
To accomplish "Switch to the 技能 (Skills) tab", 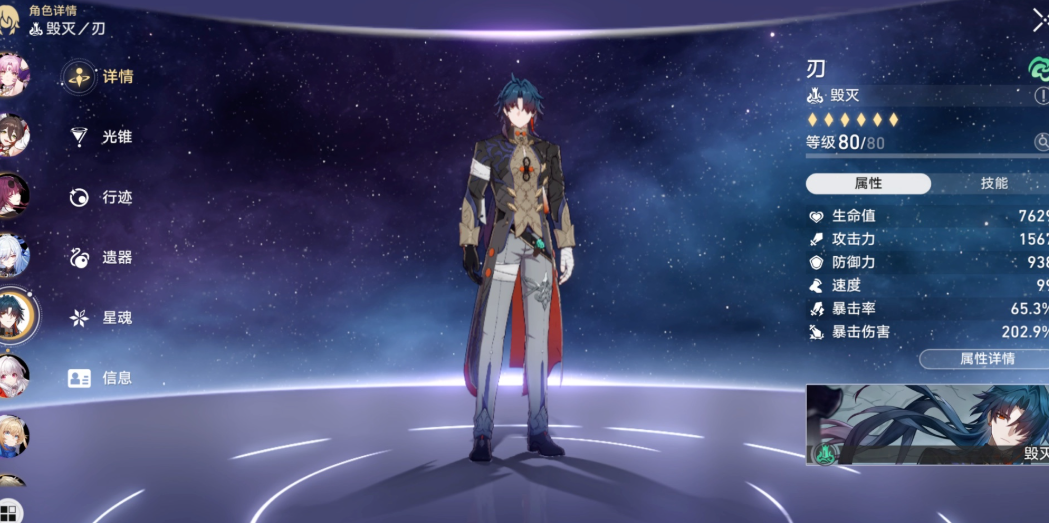I will pyautogui.click(x=993, y=184).
